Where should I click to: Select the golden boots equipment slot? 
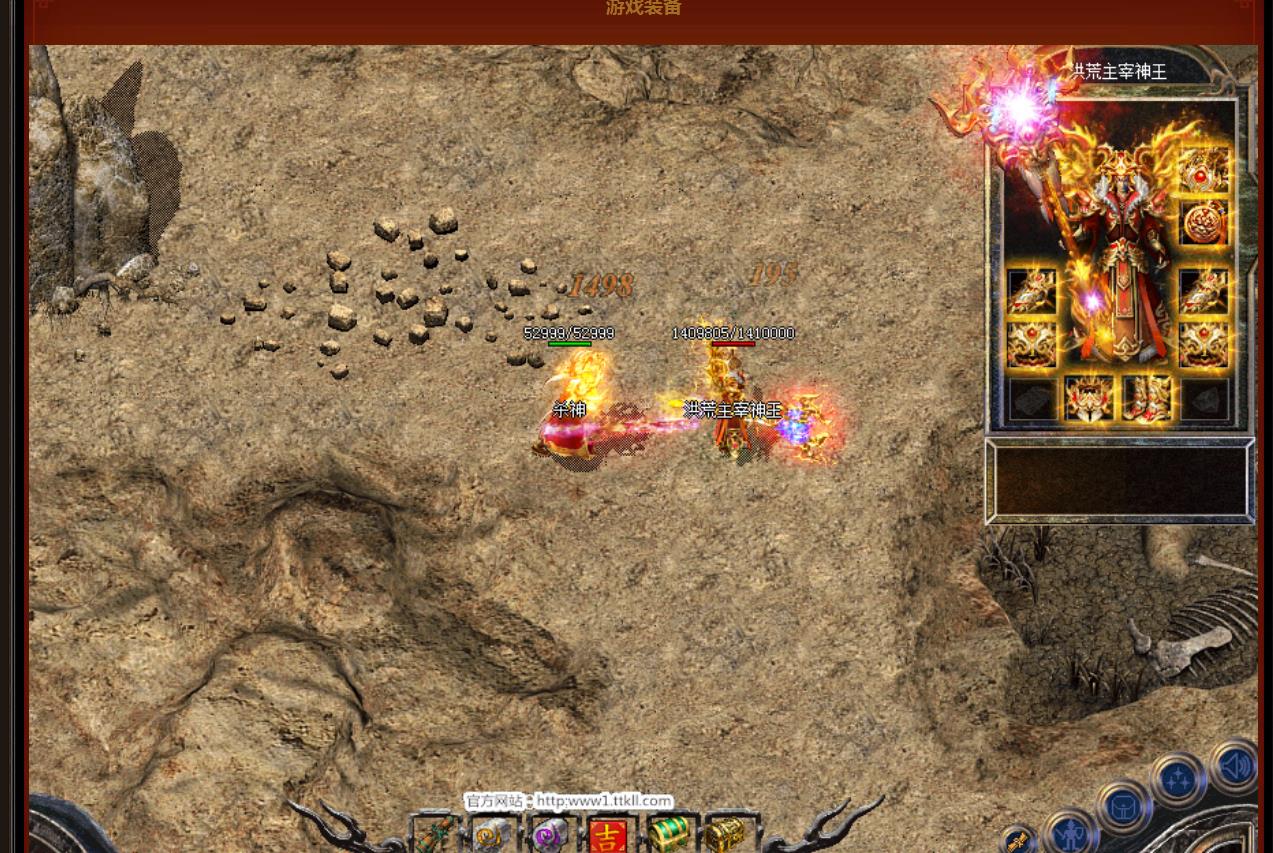(1146, 398)
